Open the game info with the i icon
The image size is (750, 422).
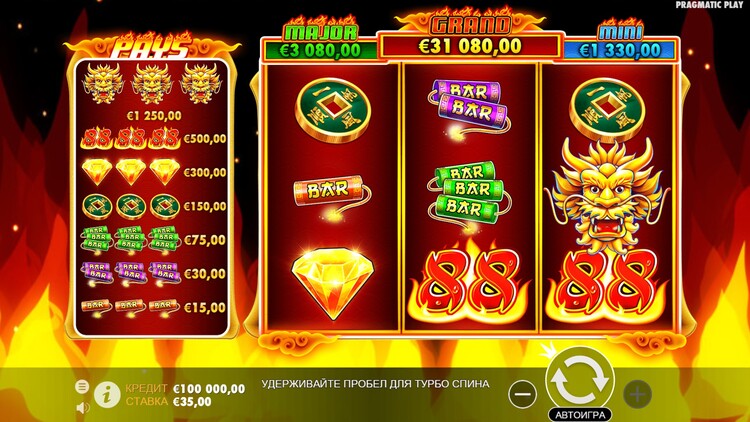pos(105,394)
